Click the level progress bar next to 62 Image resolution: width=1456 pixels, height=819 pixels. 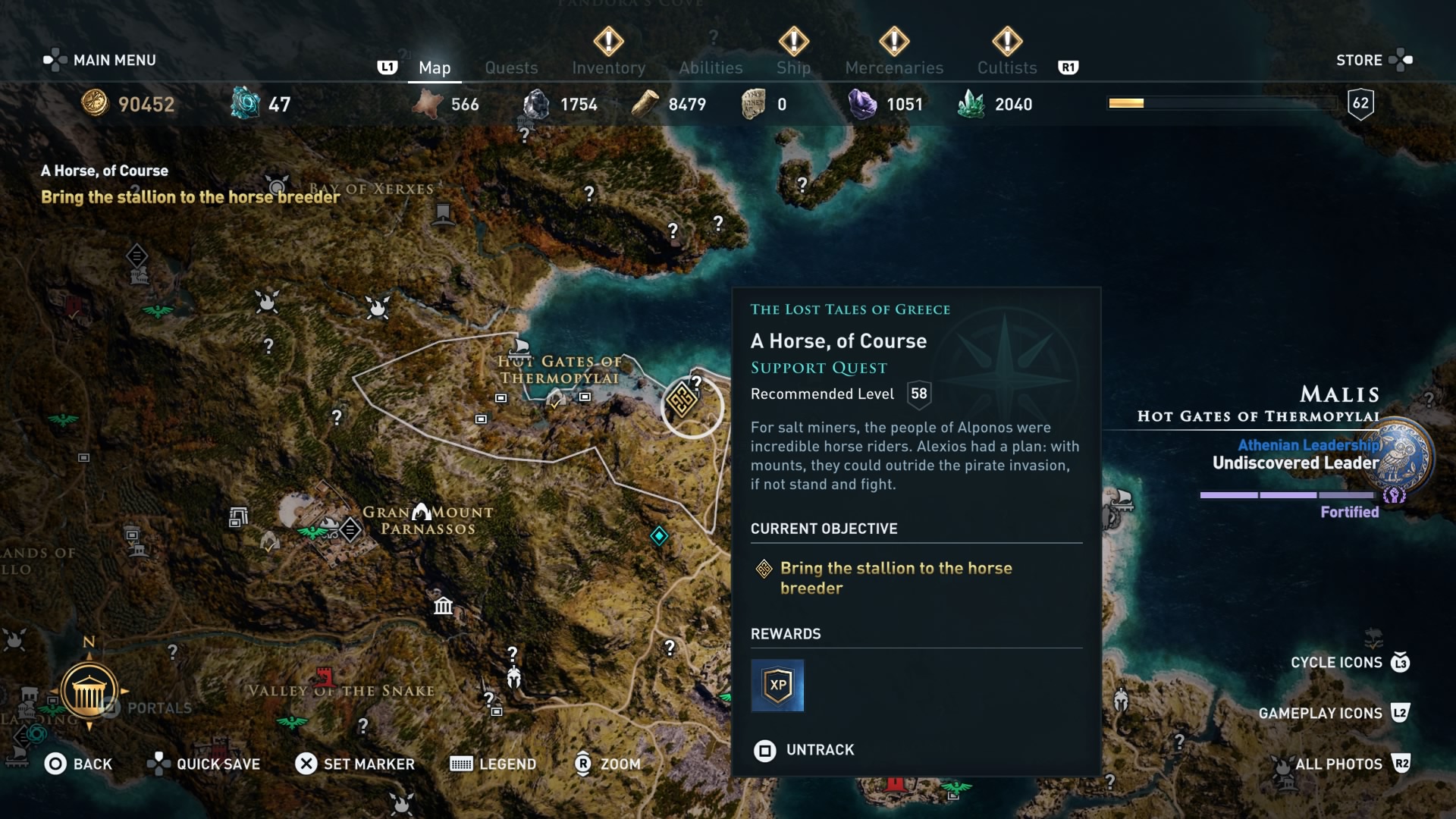click(x=1221, y=102)
